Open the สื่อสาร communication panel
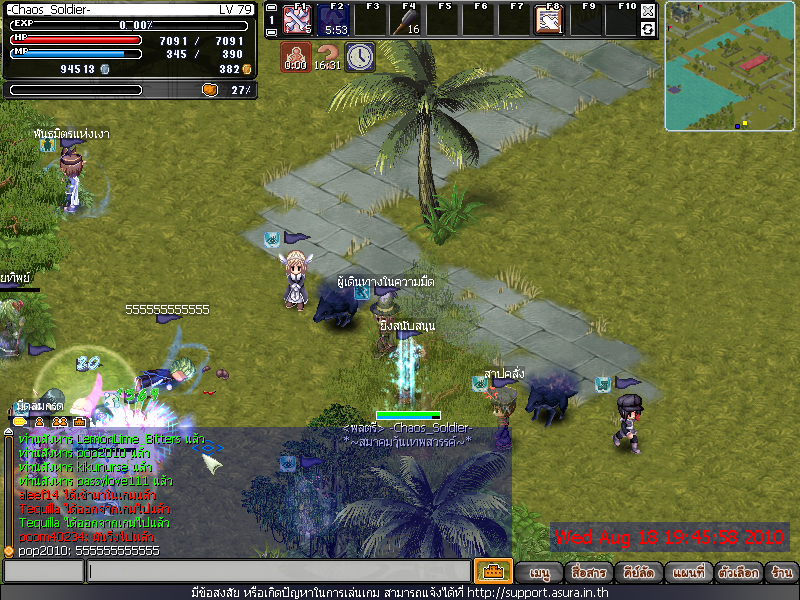This screenshot has height=600, width=800. point(588,573)
